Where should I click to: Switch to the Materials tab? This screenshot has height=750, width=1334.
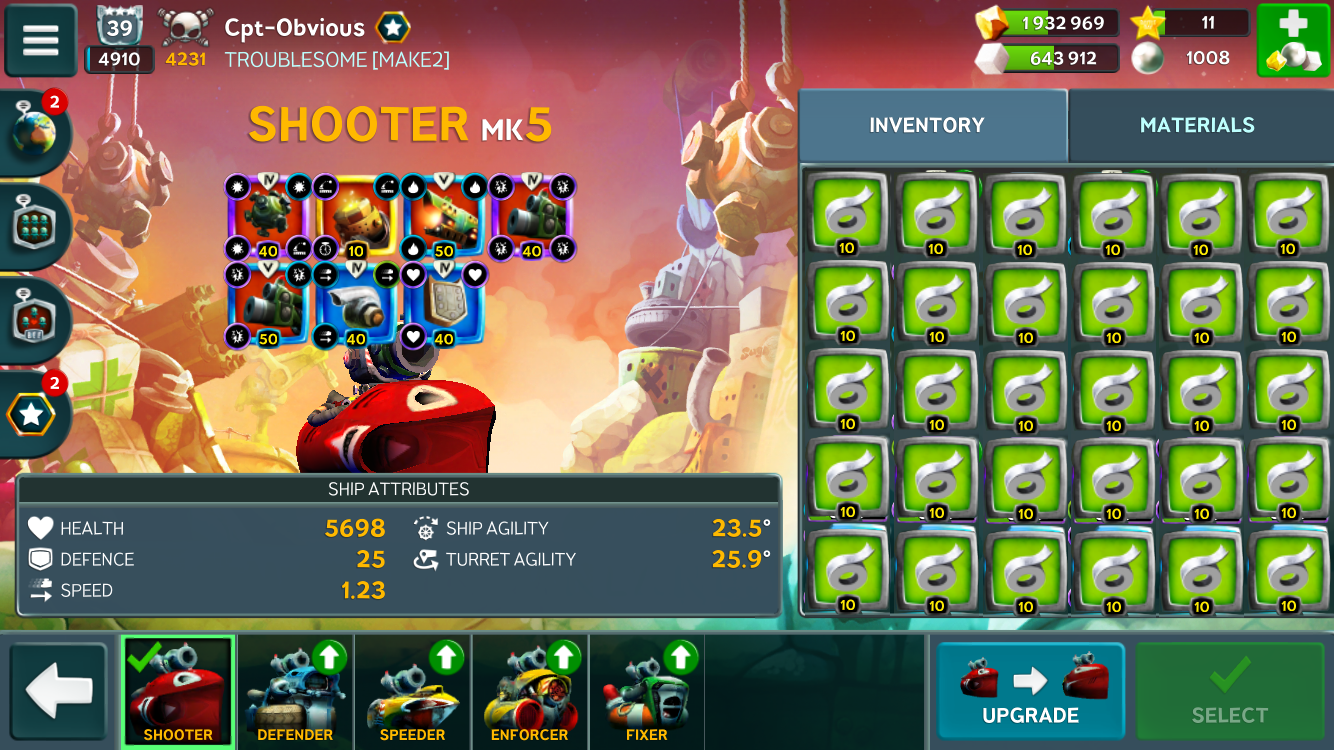[1197, 125]
